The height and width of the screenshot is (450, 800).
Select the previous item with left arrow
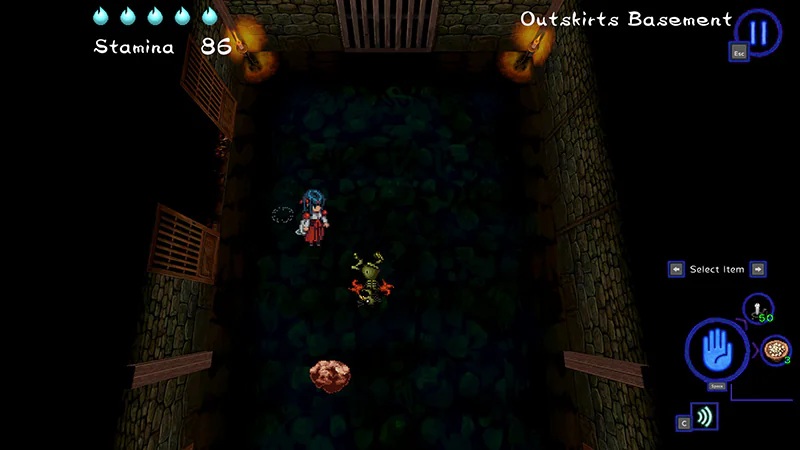(x=677, y=269)
